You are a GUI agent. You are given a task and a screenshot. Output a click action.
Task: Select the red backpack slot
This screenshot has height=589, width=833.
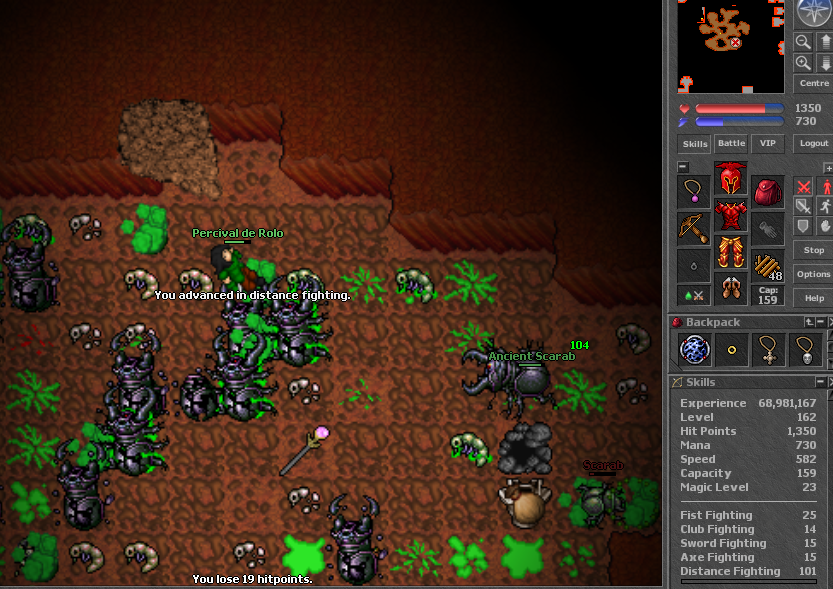click(x=768, y=191)
